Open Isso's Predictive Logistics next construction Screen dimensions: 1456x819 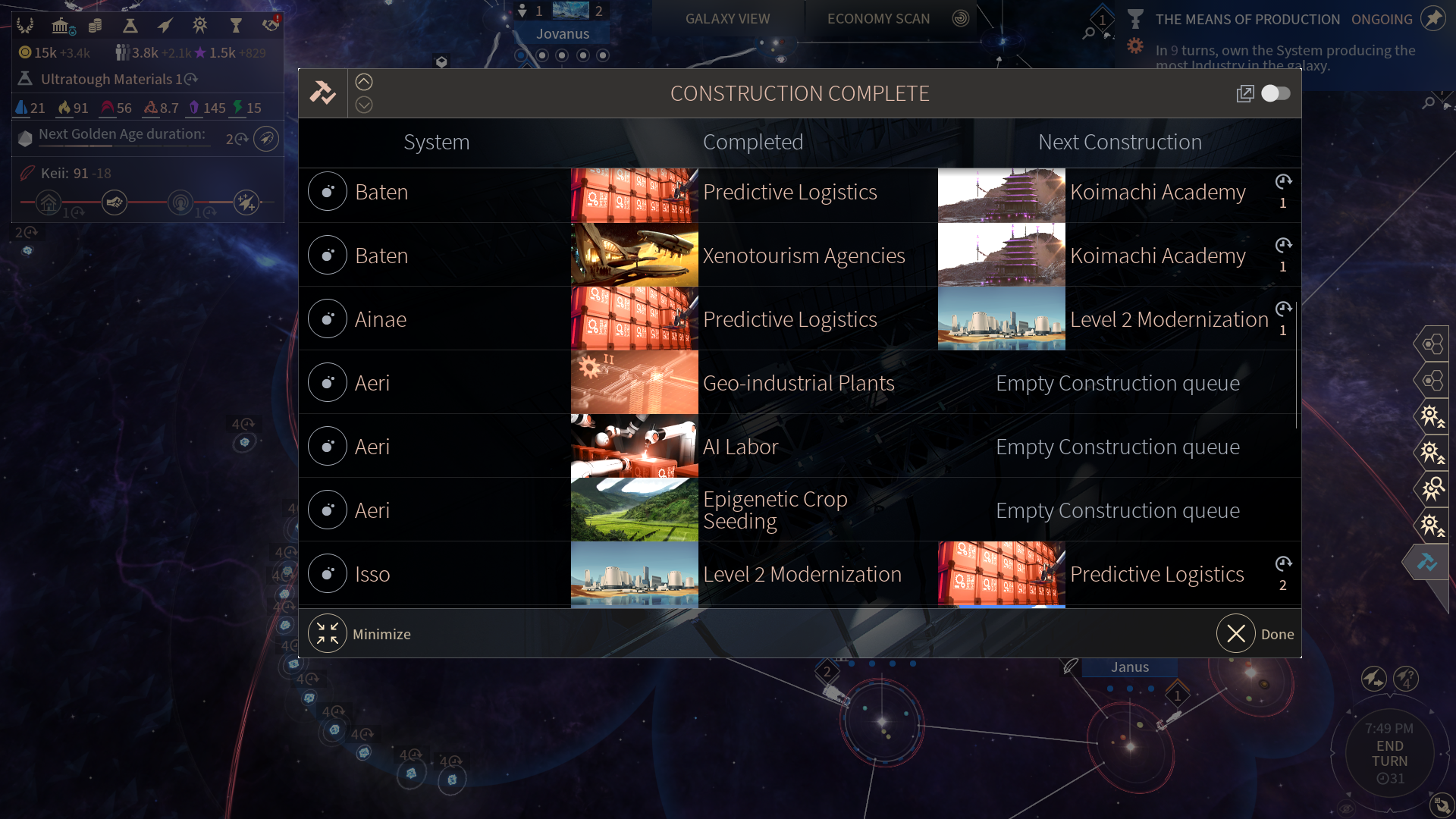tap(1156, 574)
